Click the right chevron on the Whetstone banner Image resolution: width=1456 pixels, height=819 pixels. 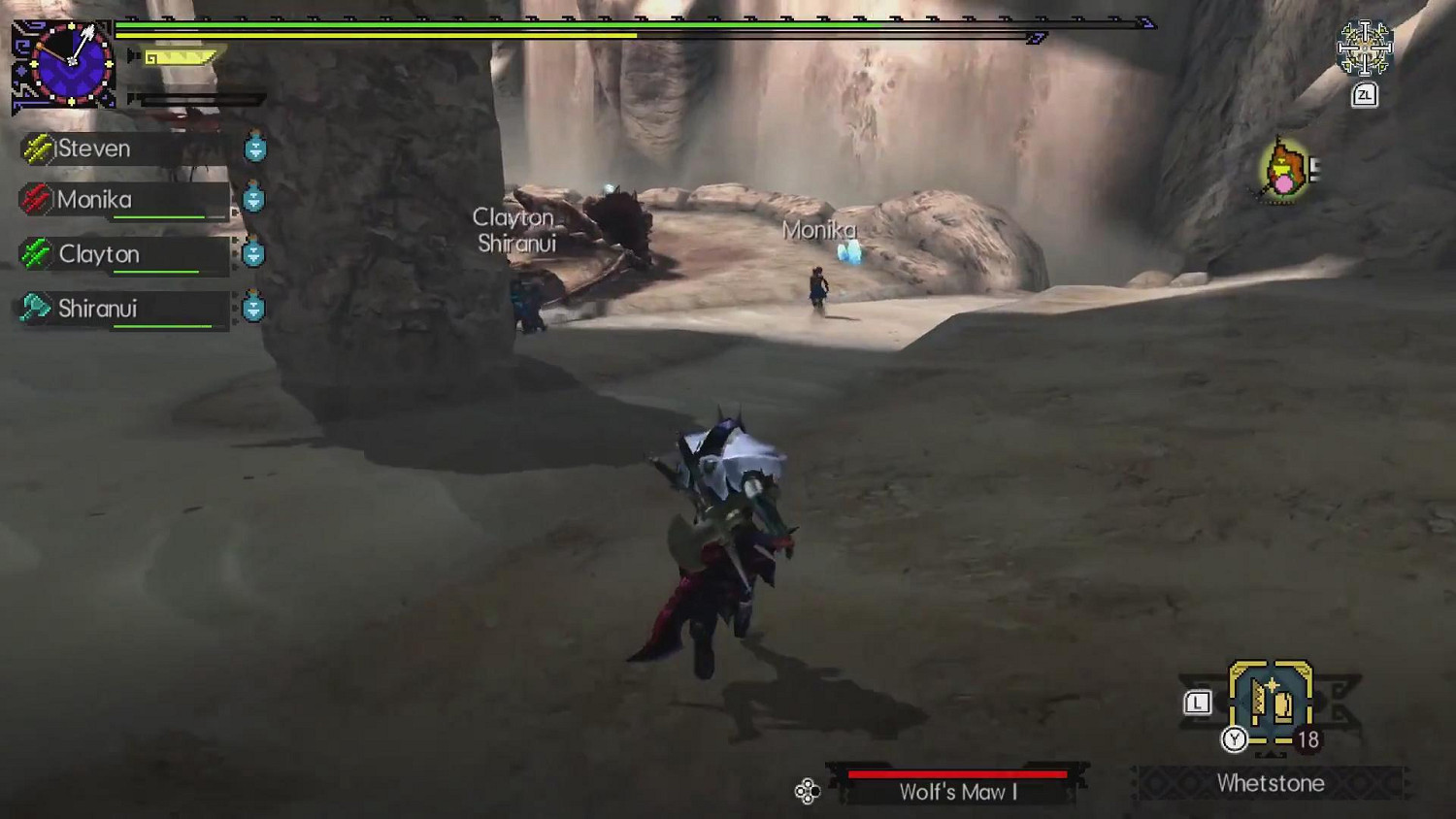point(1406,783)
